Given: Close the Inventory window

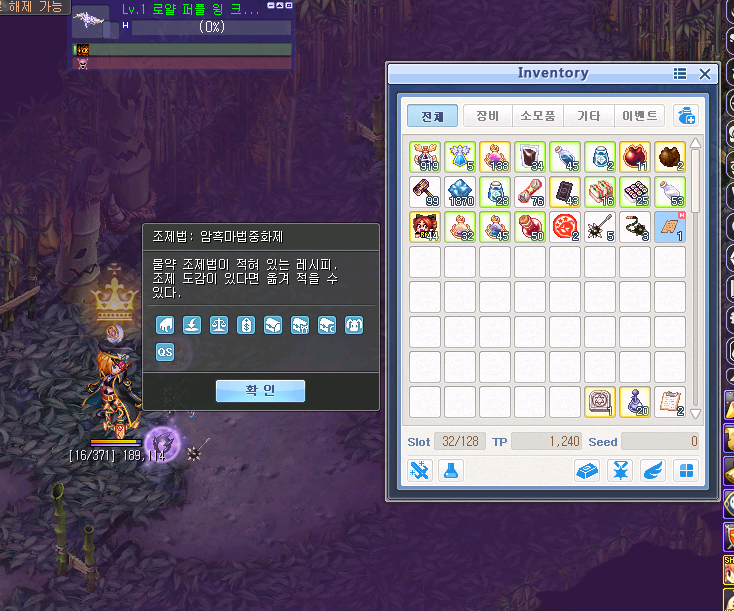Looking at the screenshot, I should coord(705,74).
